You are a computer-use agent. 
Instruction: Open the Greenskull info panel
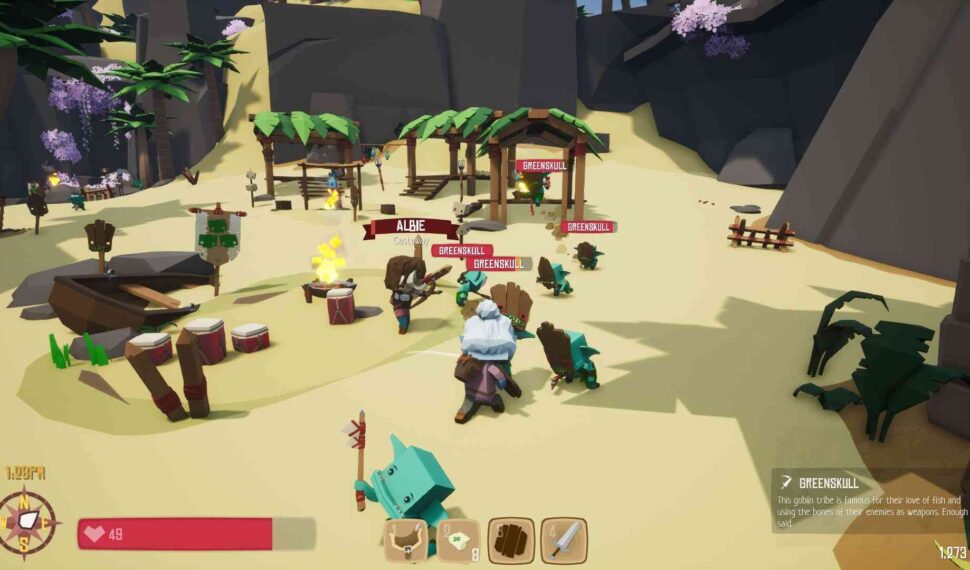point(868,500)
